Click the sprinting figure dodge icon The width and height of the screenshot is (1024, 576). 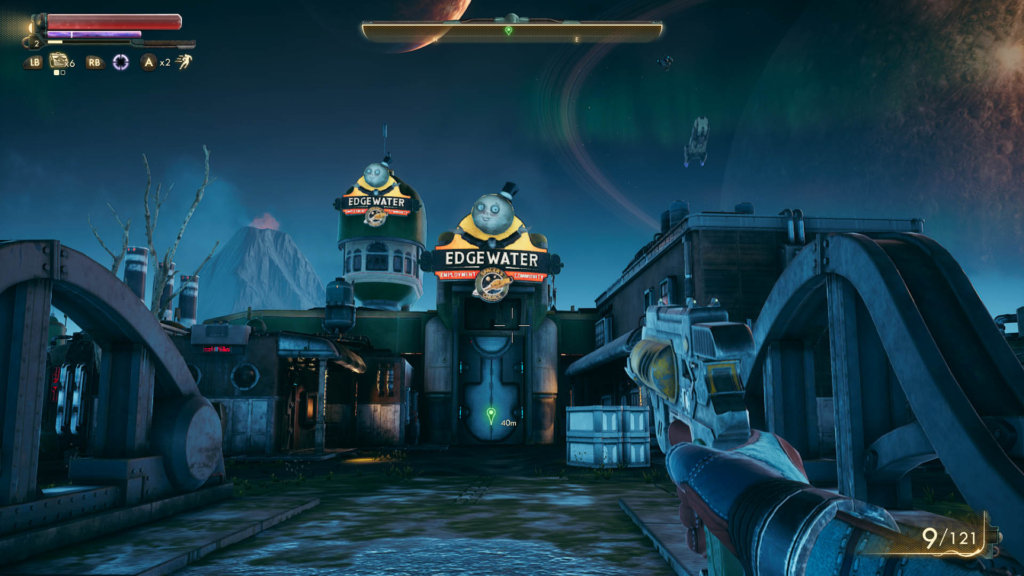183,62
